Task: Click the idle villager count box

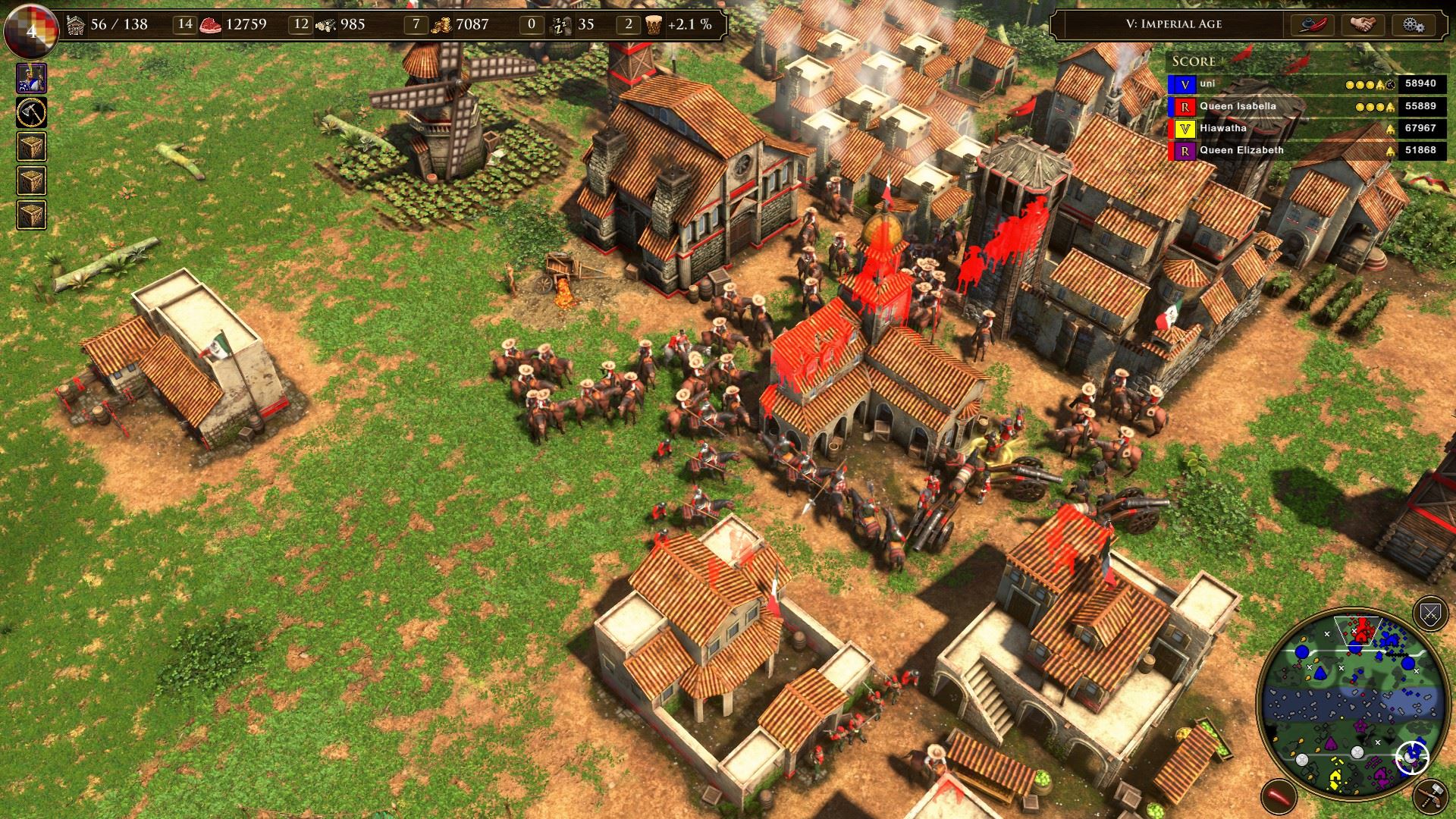Action: [532, 24]
